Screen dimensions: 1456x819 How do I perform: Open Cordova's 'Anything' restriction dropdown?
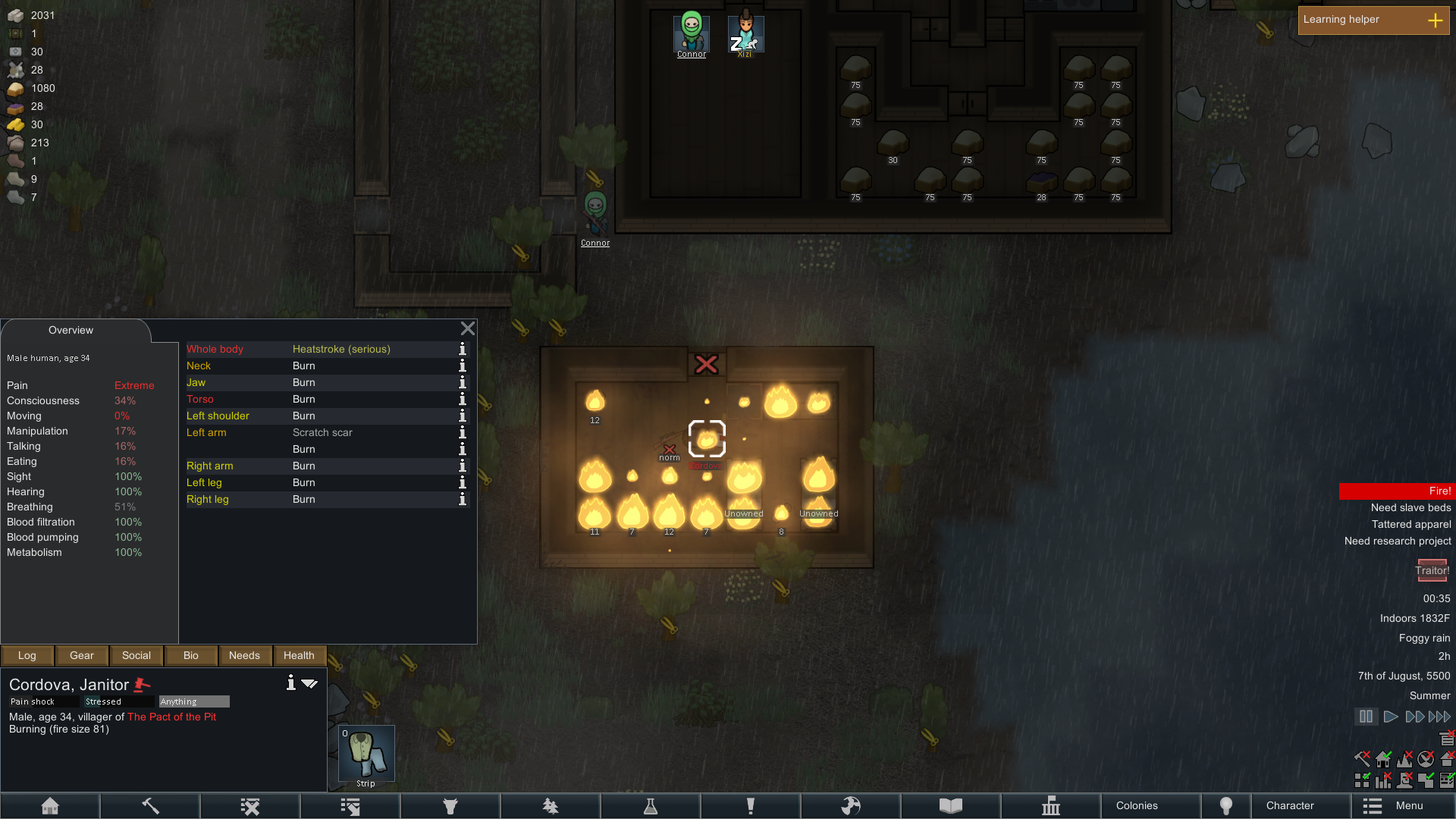(x=193, y=701)
